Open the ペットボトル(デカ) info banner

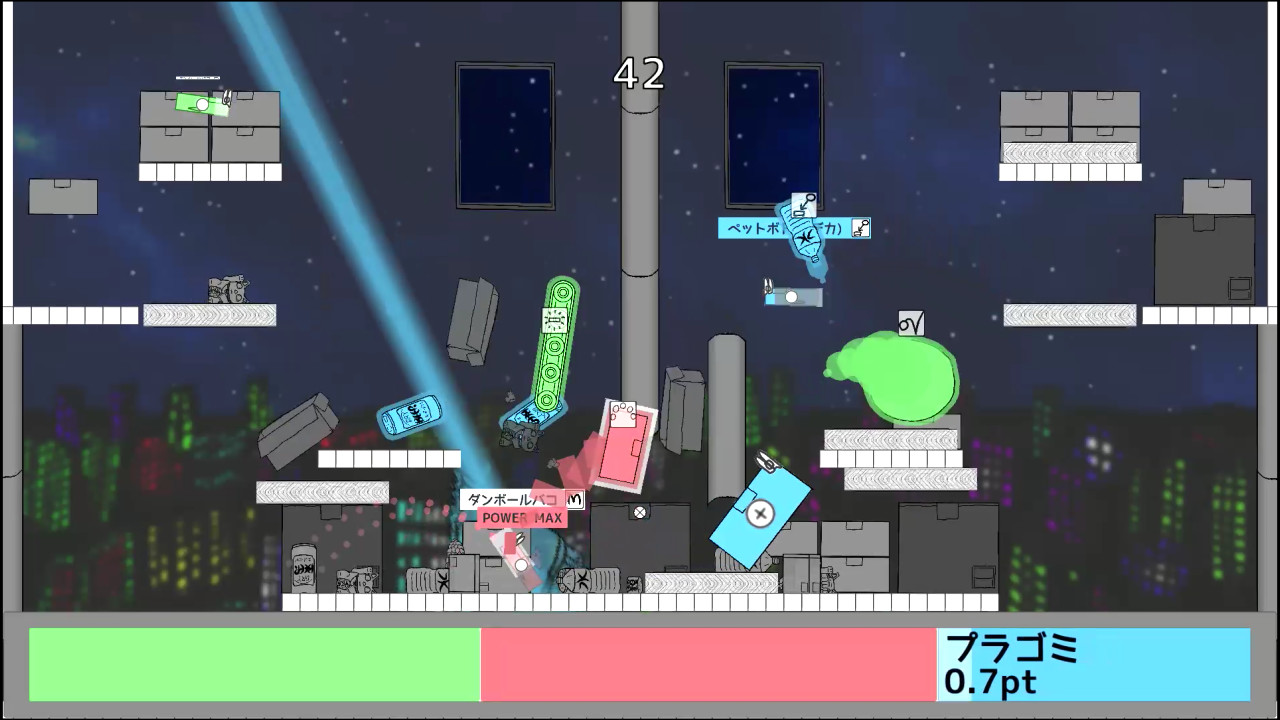778,228
